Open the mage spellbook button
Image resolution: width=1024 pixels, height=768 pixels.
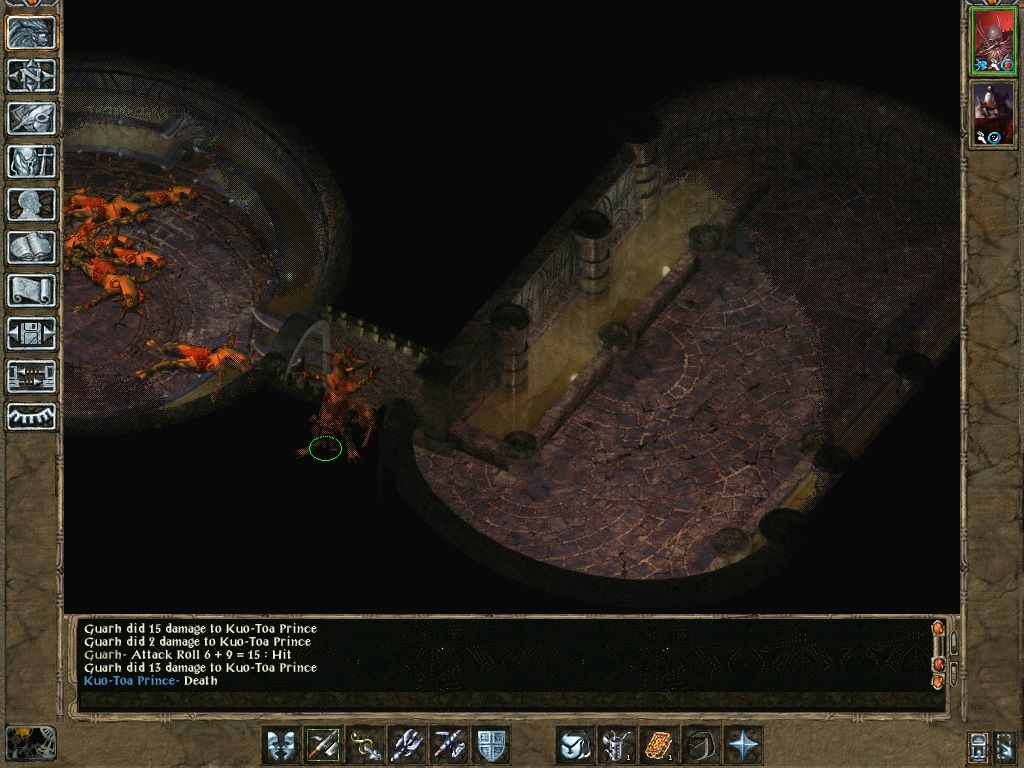coord(31,247)
